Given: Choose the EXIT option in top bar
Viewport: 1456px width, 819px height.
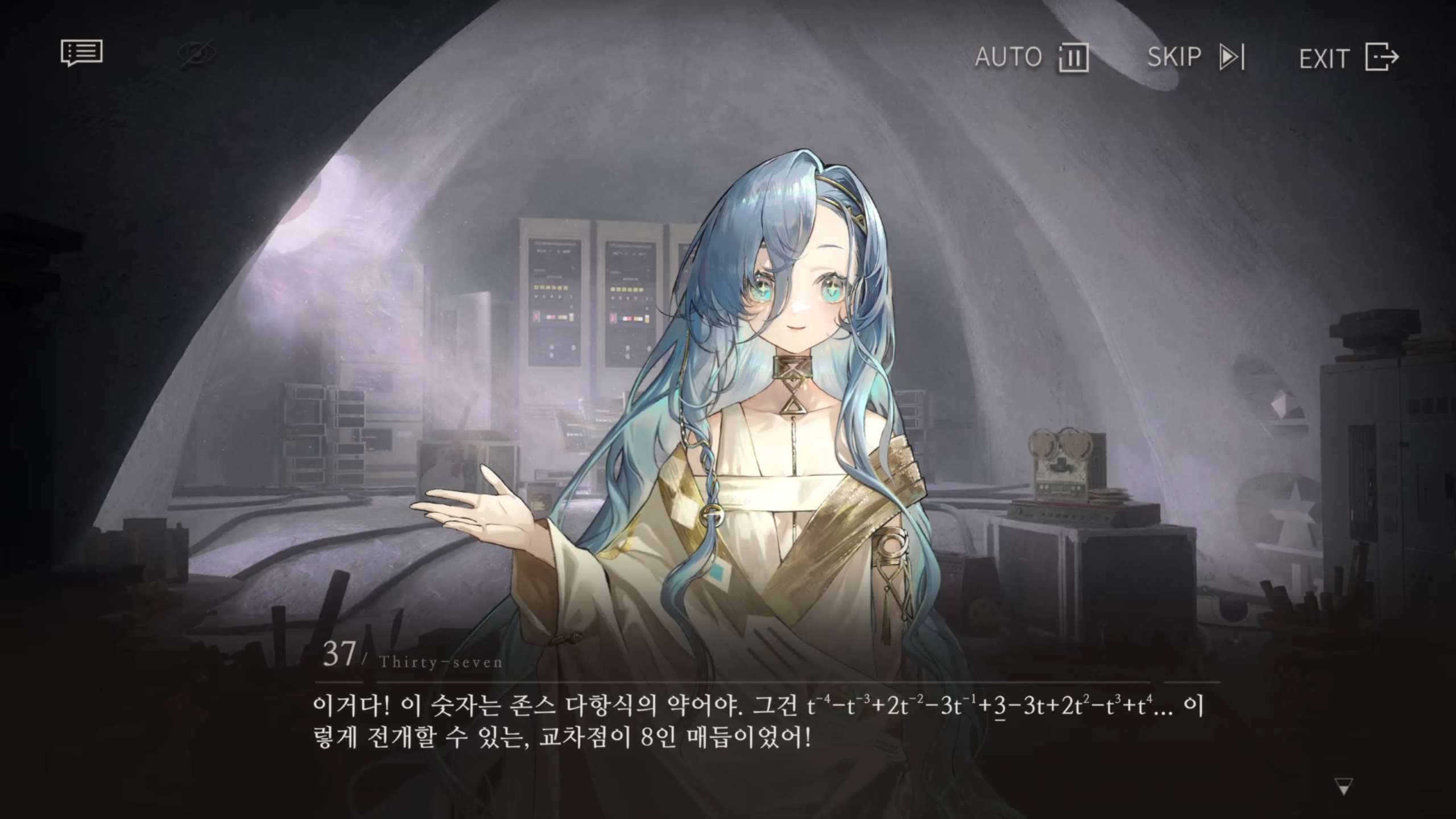Looking at the screenshot, I should (1323, 58).
